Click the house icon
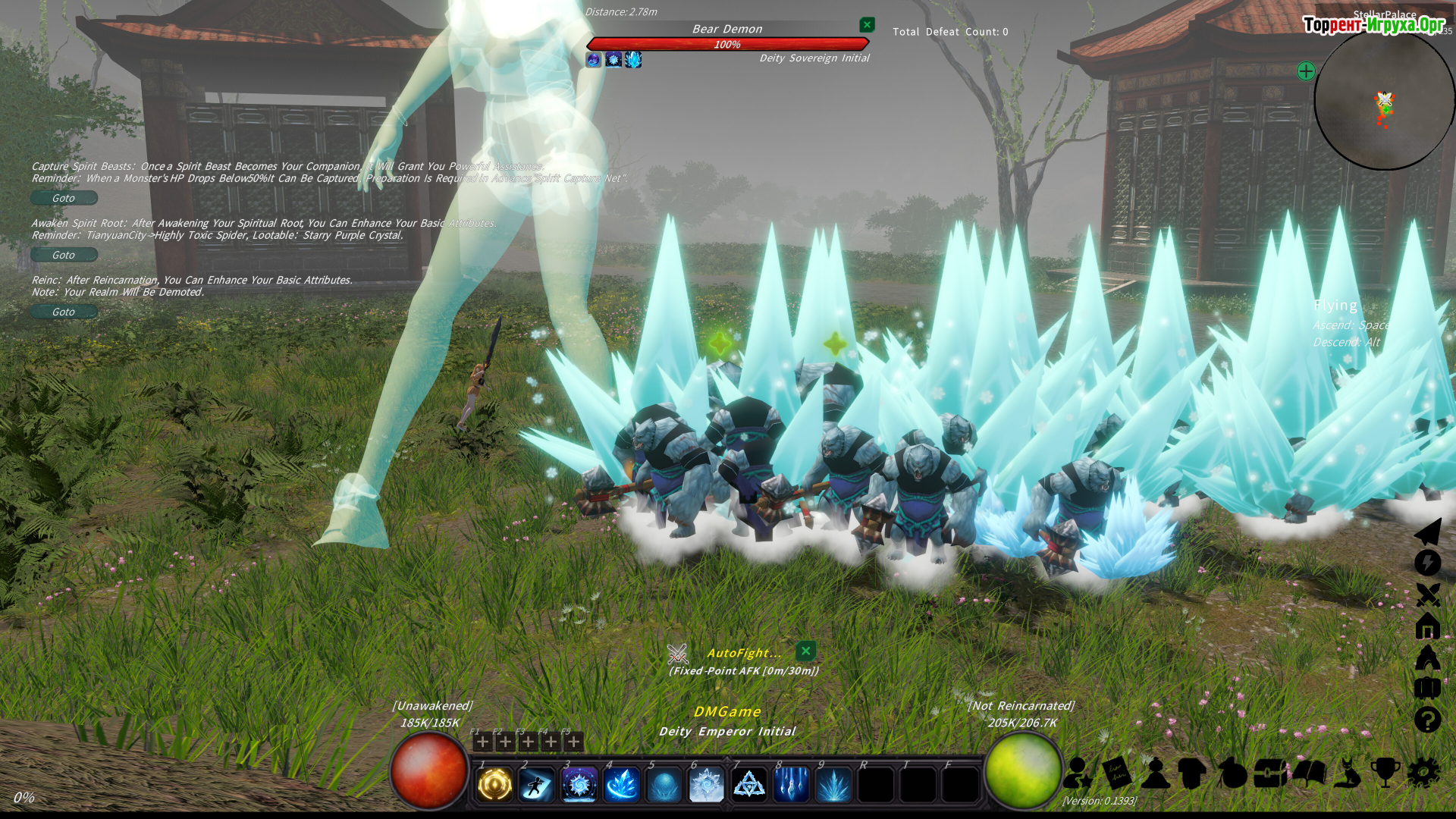Image resolution: width=1456 pixels, height=819 pixels. point(1427,626)
